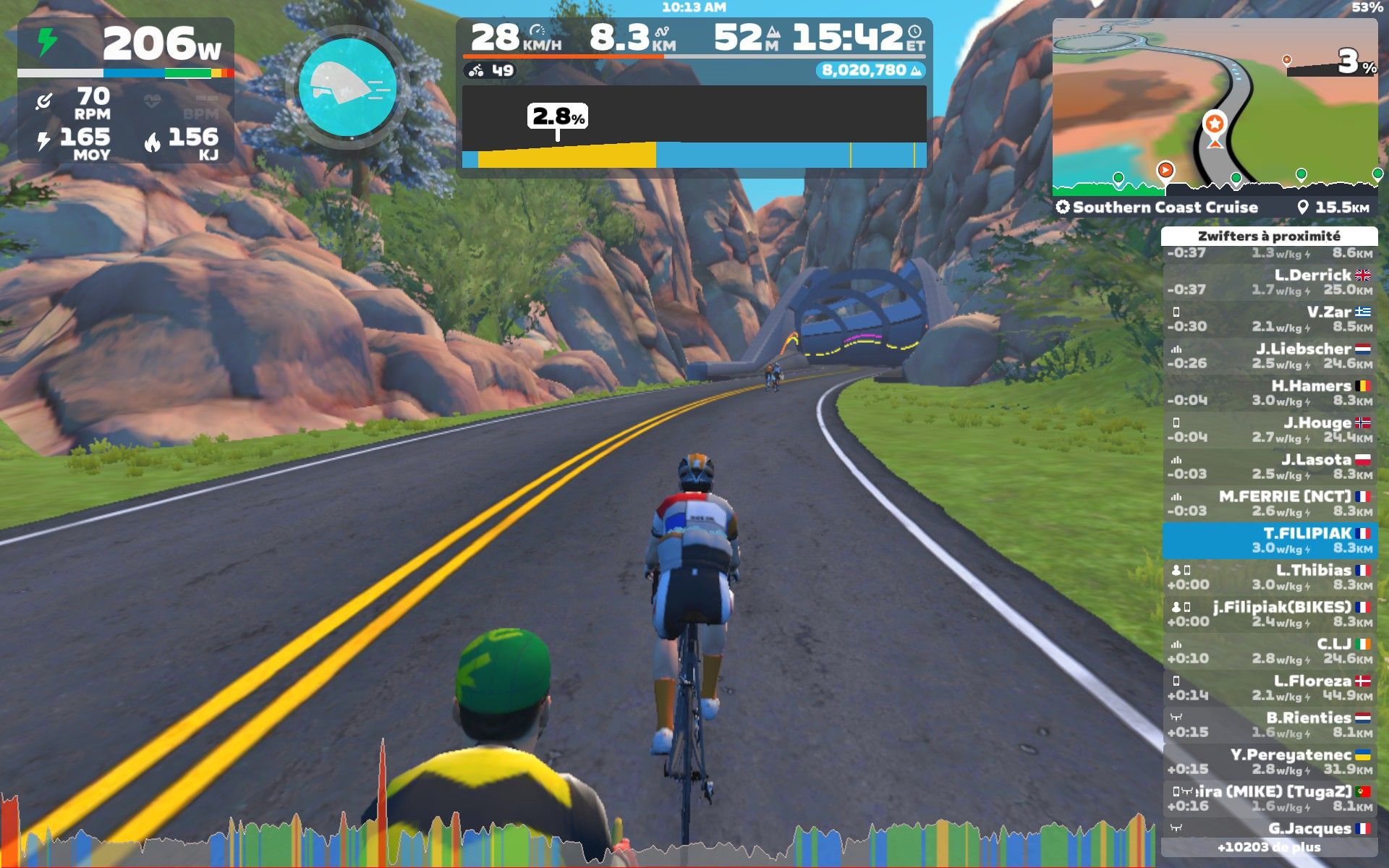Select J.Houge rider row
This screenshot has width=1389, height=868.
(1270, 430)
